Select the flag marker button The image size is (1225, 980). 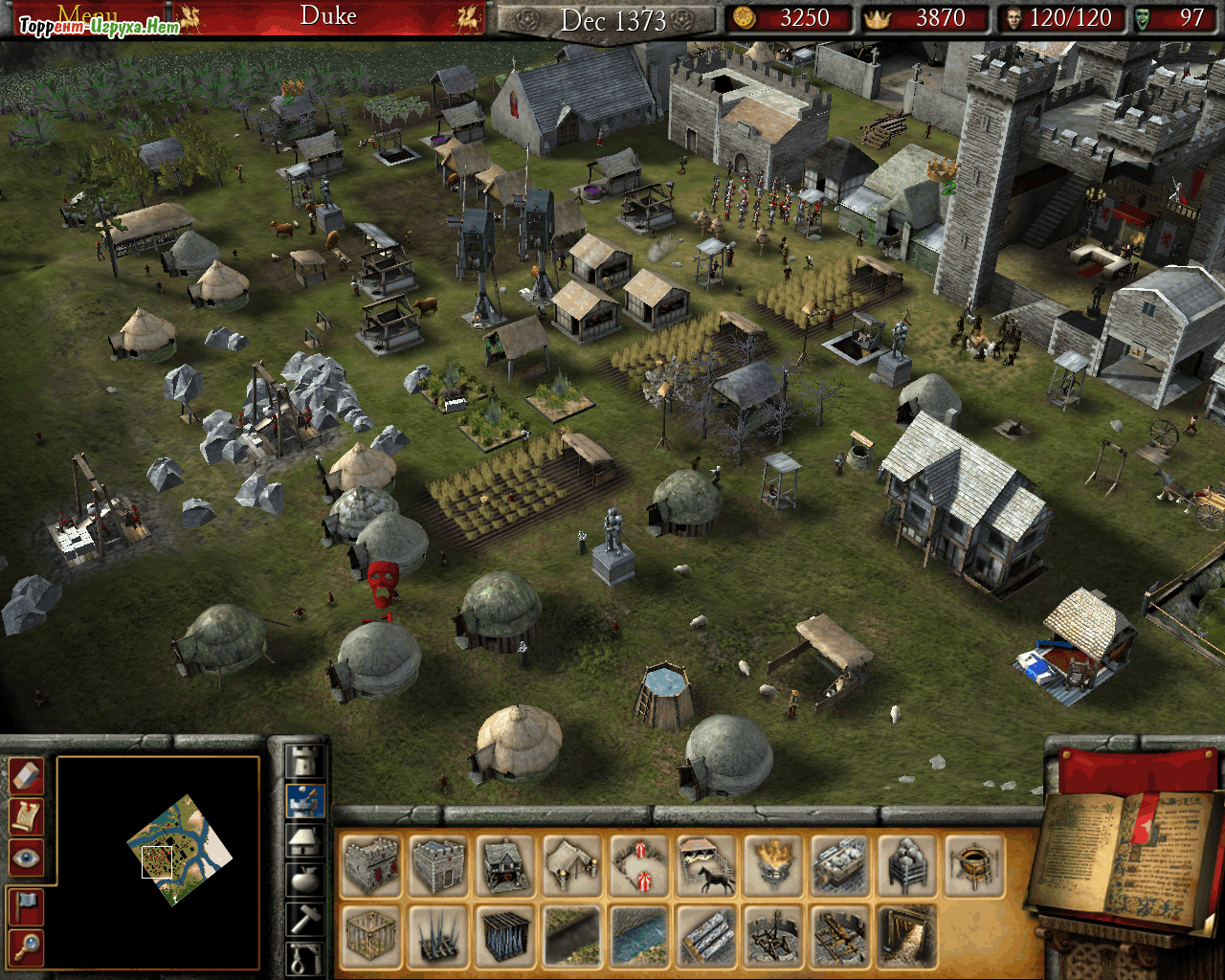click(x=27, y=906)
